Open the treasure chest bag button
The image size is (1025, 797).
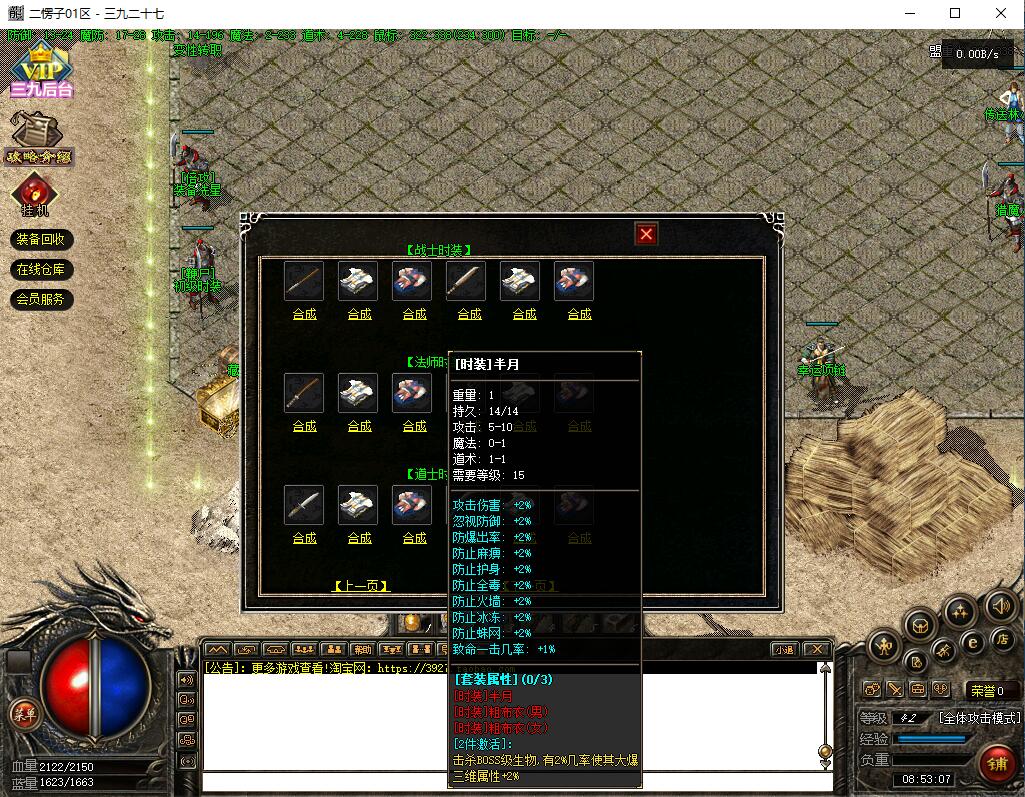pos(920,626)
